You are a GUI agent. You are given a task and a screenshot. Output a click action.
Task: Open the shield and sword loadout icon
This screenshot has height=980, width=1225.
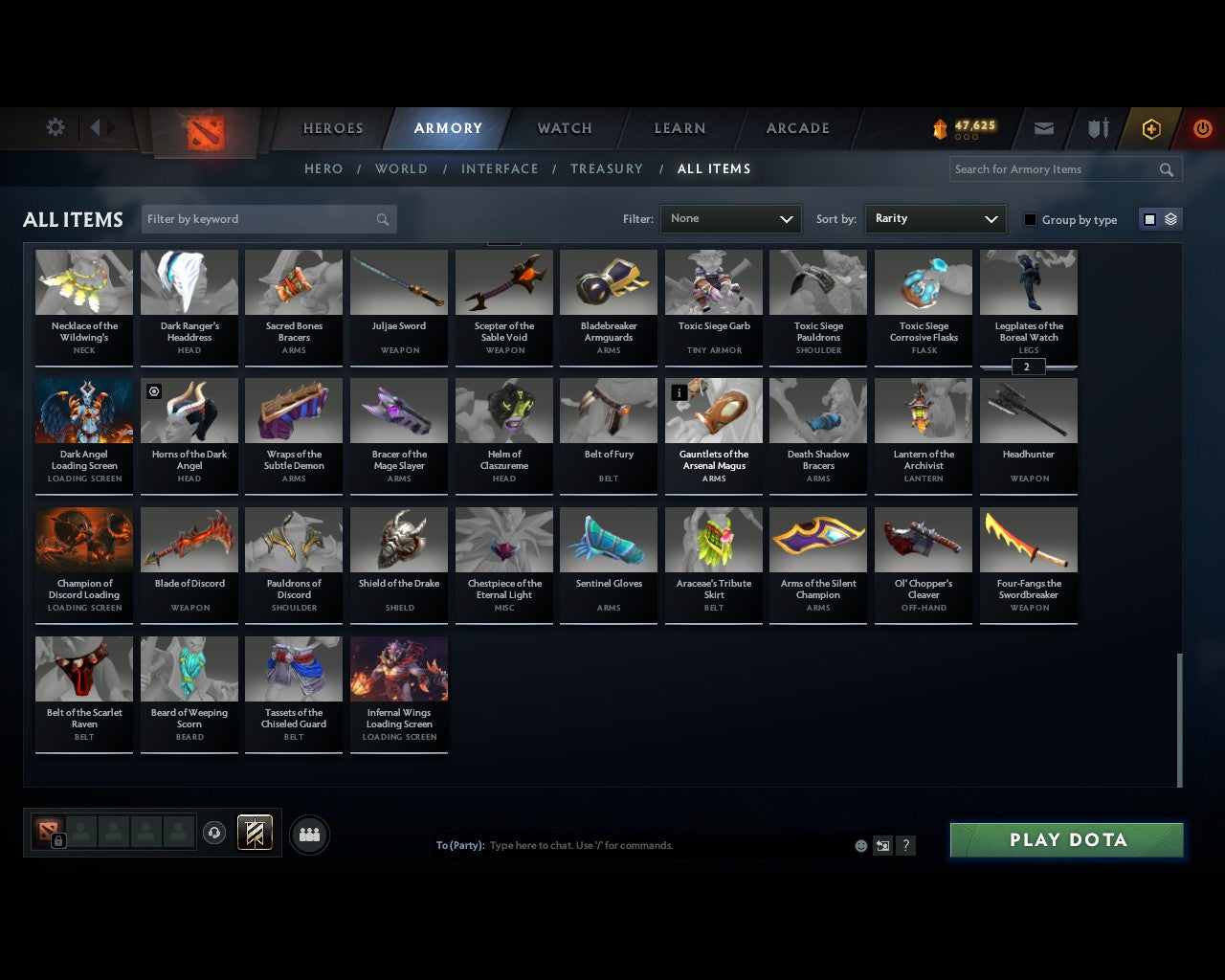1097,127
